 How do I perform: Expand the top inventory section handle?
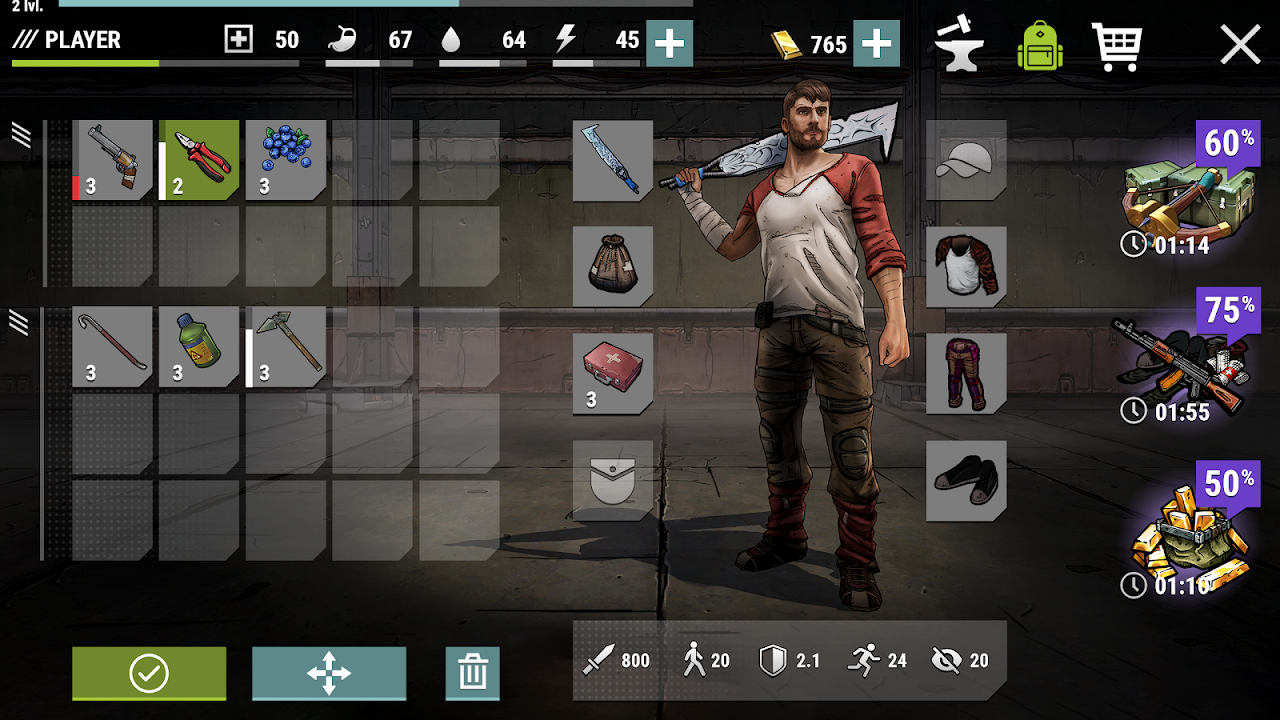18,135
